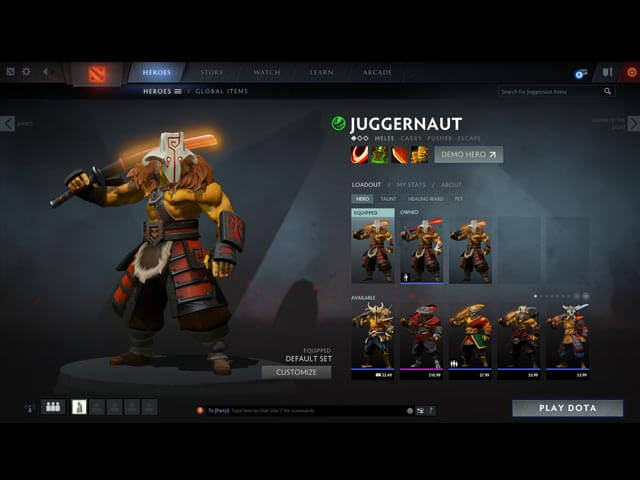Screen dimensions: 640x480
Task: Open the About tab for Juggernaut
Action: (x=451, y=185)
